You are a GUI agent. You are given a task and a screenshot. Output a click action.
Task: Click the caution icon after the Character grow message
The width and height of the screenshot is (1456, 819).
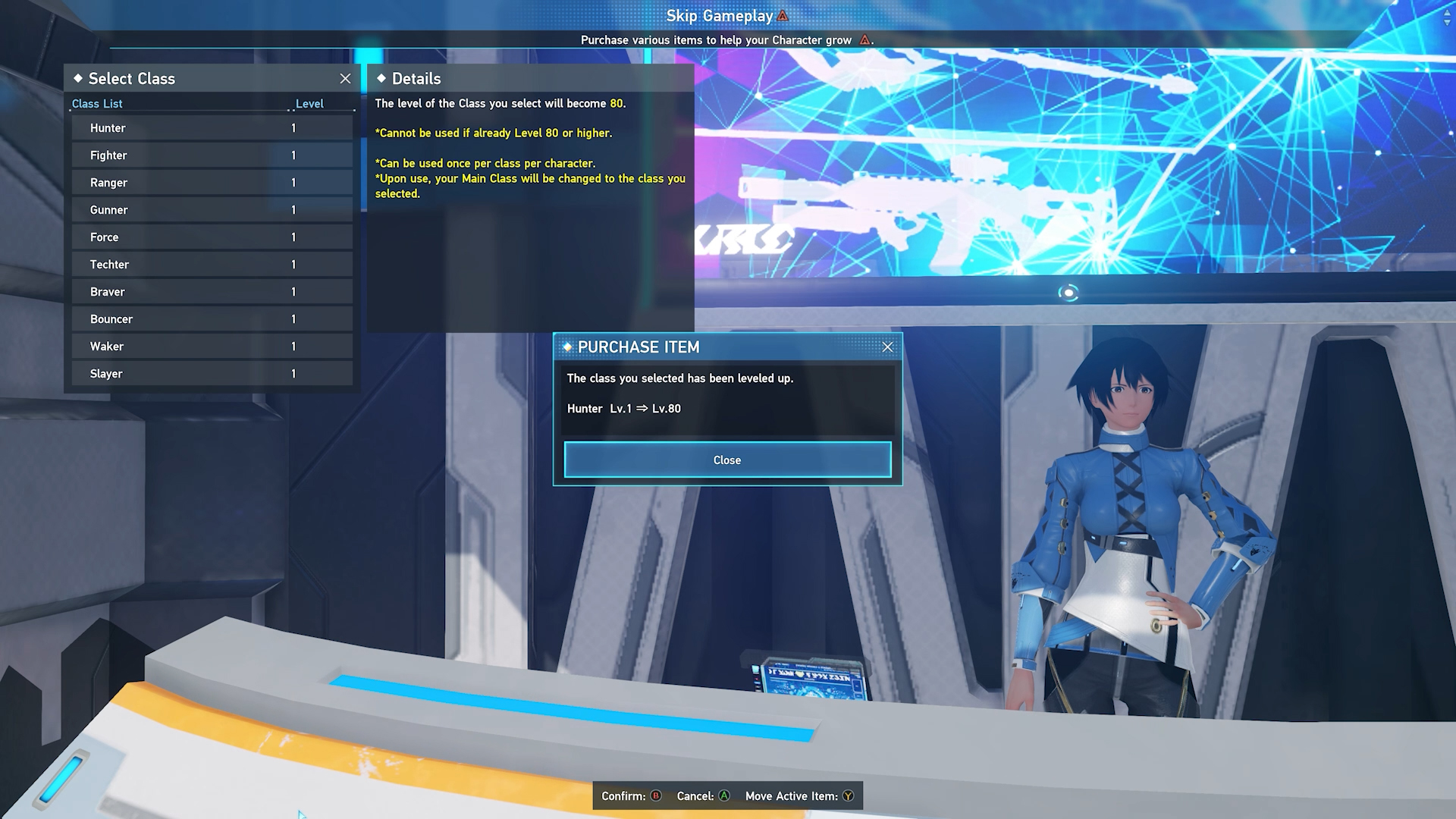[866, 40]
